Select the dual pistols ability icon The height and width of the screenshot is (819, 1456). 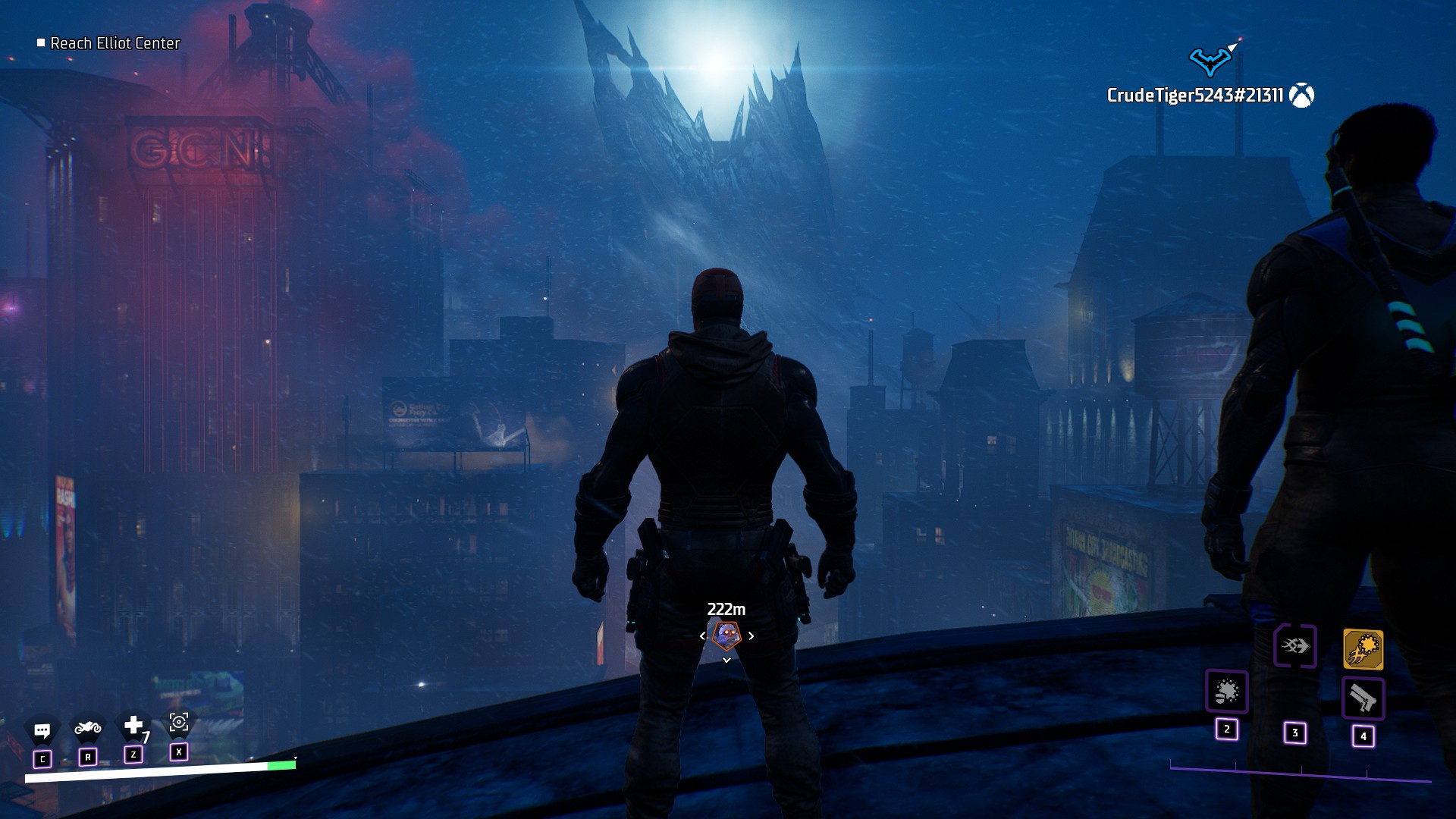(x=1363, y=698)
